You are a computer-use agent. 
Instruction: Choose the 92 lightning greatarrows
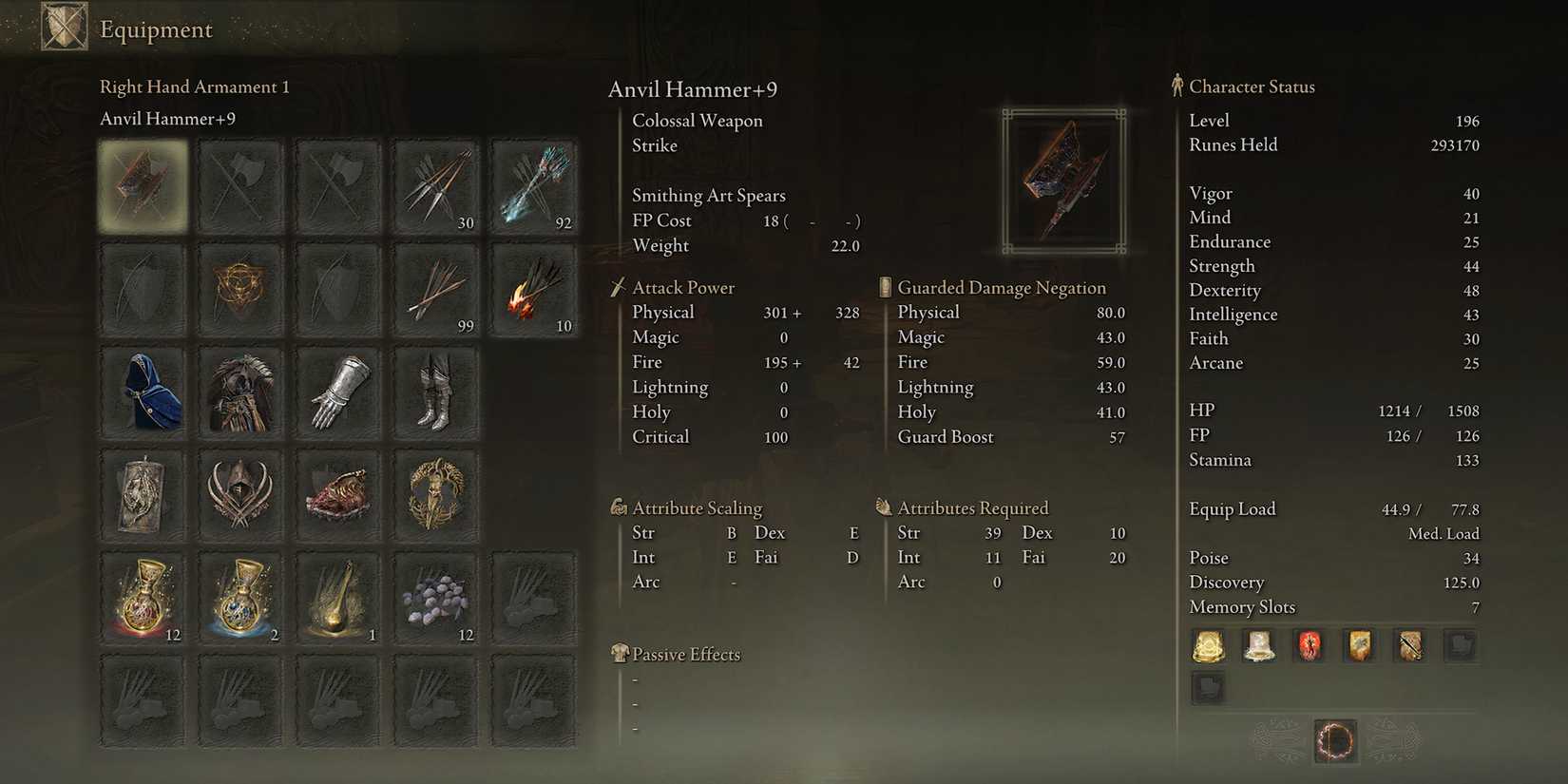[532, 186]
